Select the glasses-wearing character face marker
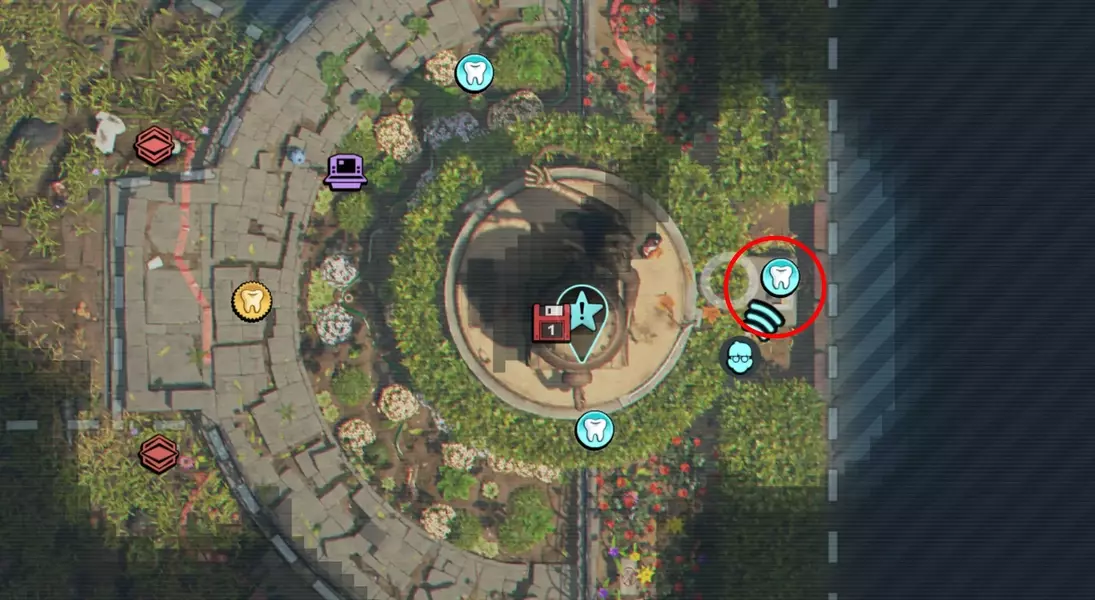The width and height of the screenshot is (1095, 600). (x=741, y=356)
